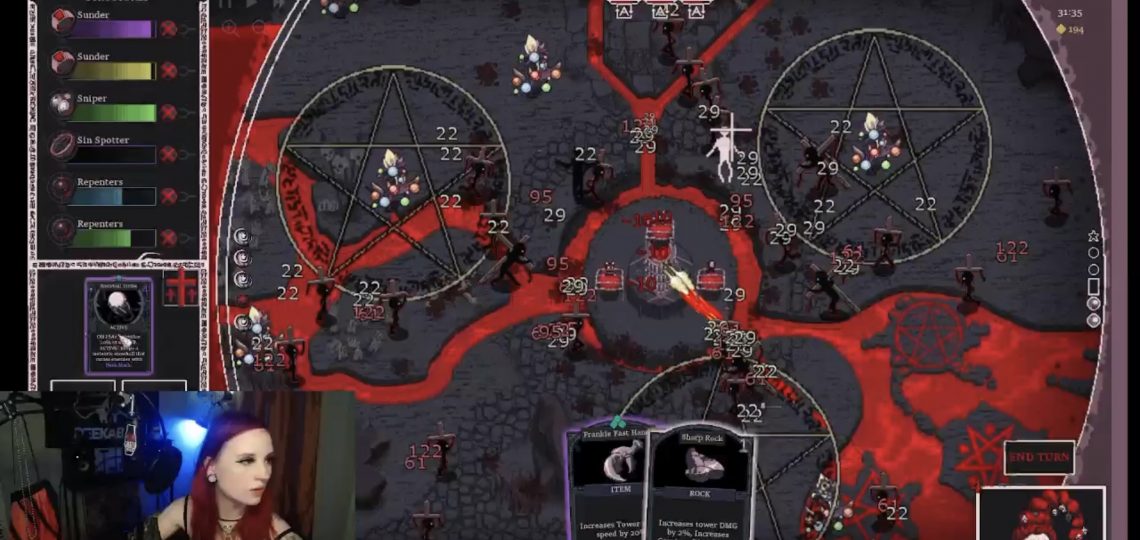
Task: Remove the Sin Spotter with its red X
Action: [x=169, y=154]
